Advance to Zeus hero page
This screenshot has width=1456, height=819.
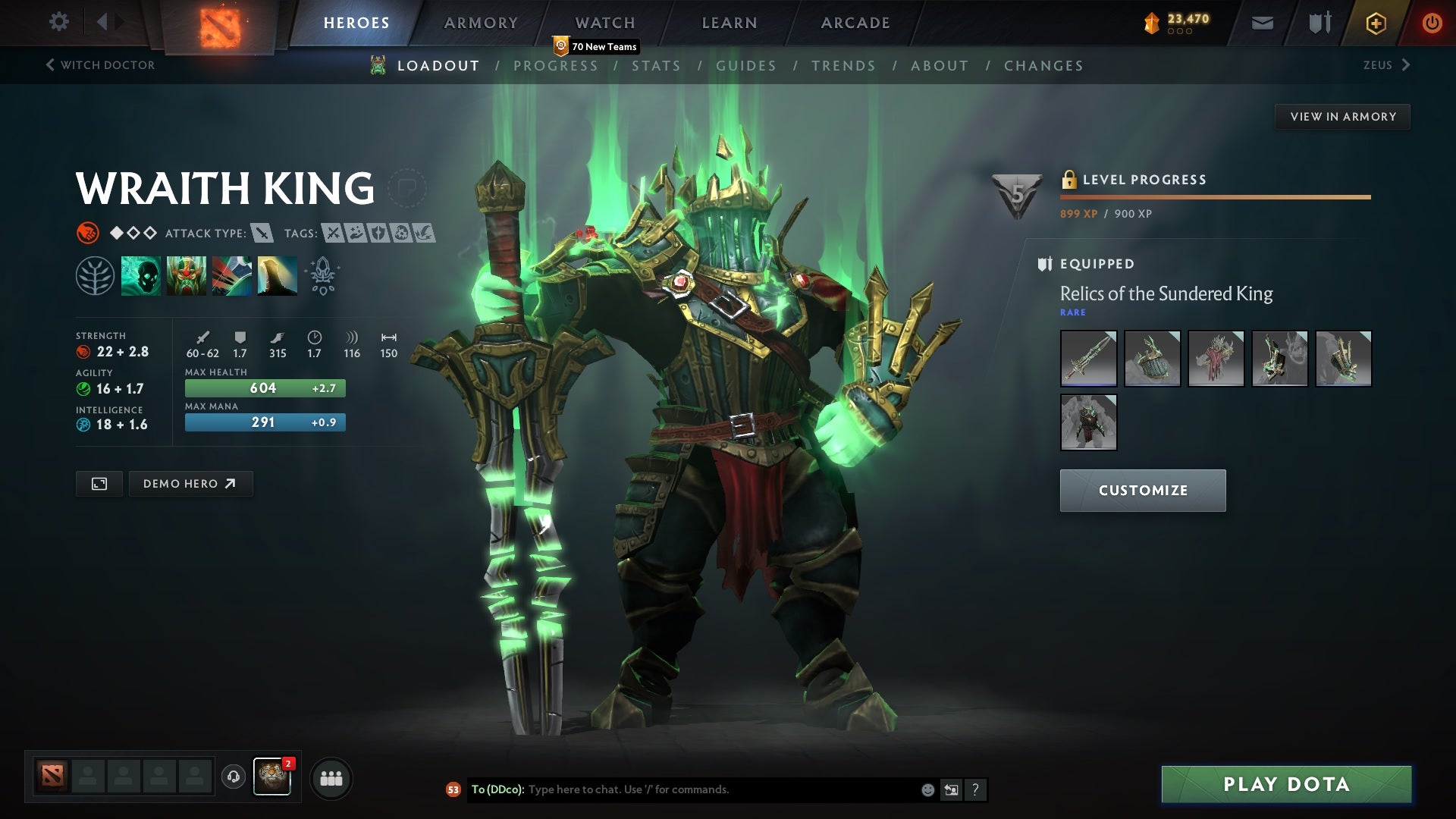pos(1385,65)
